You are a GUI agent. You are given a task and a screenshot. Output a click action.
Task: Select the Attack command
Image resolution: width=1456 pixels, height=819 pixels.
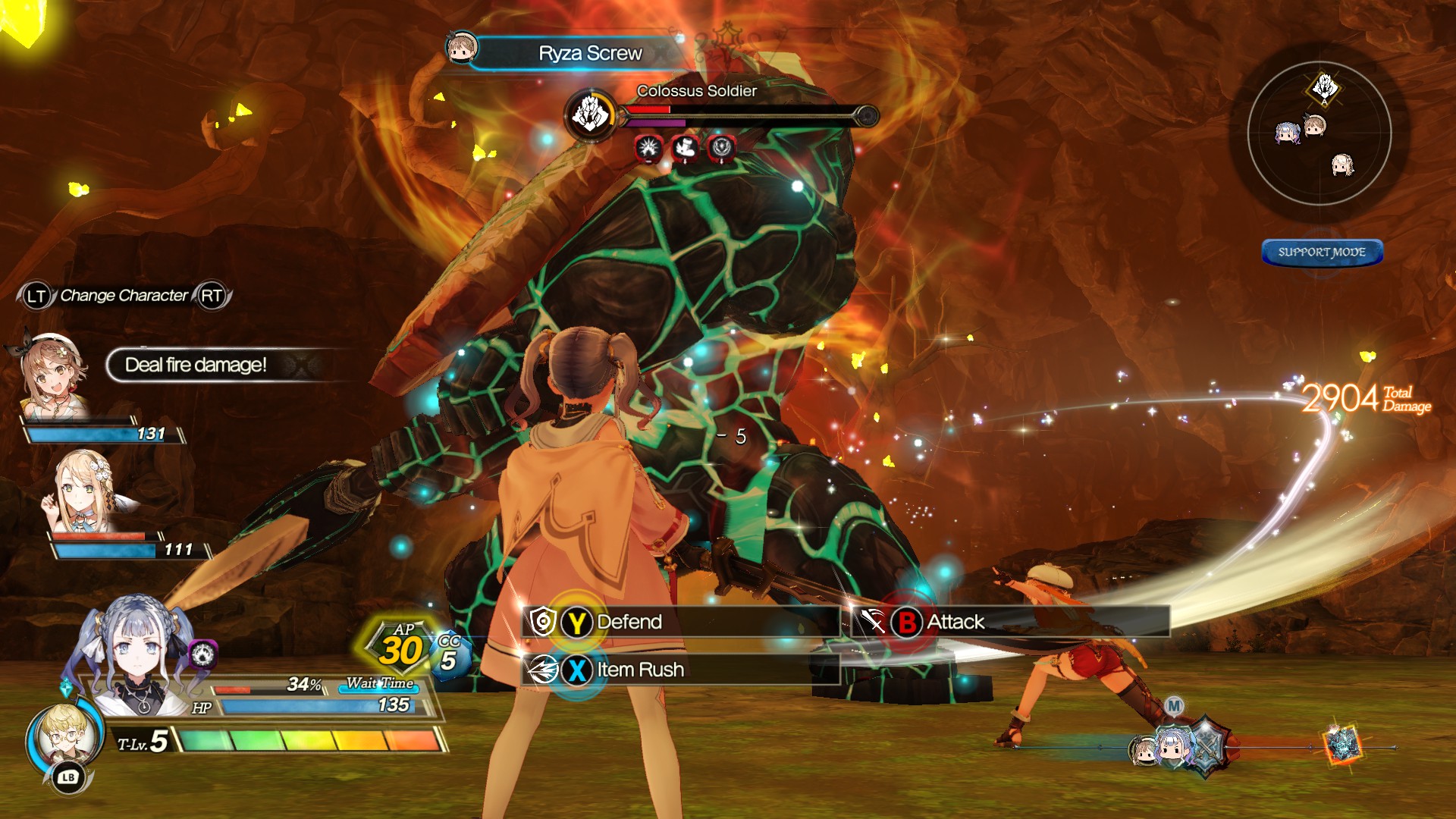(954, 623)
